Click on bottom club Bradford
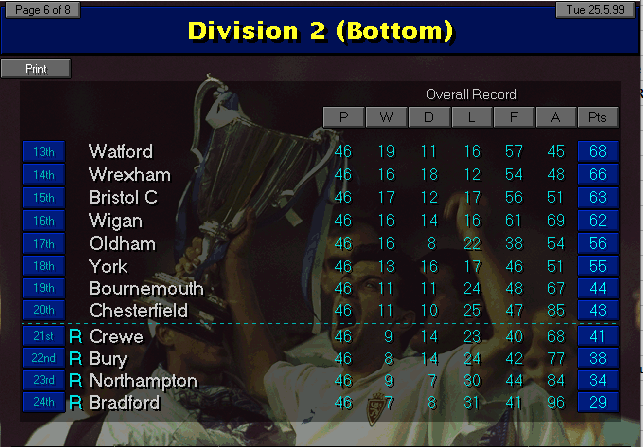 (x=124, y=403)
